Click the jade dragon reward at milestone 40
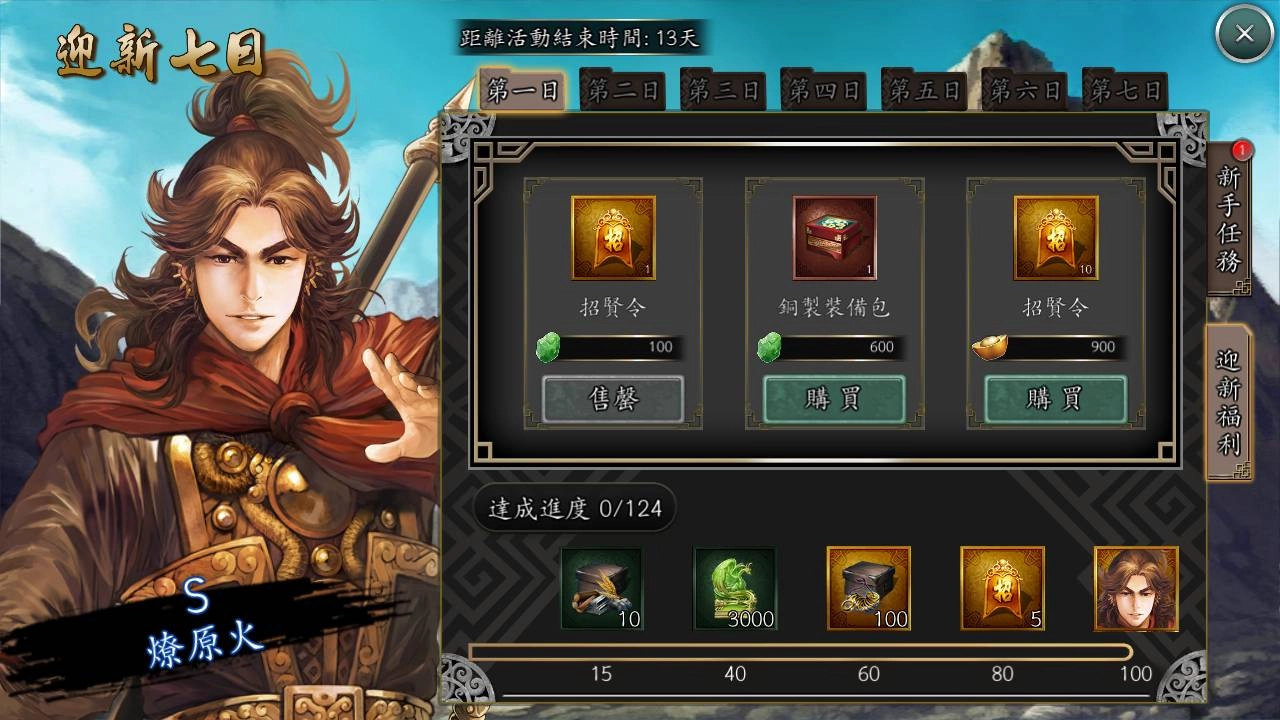This screenshot has width=1280, height=720. coord(735,589)
